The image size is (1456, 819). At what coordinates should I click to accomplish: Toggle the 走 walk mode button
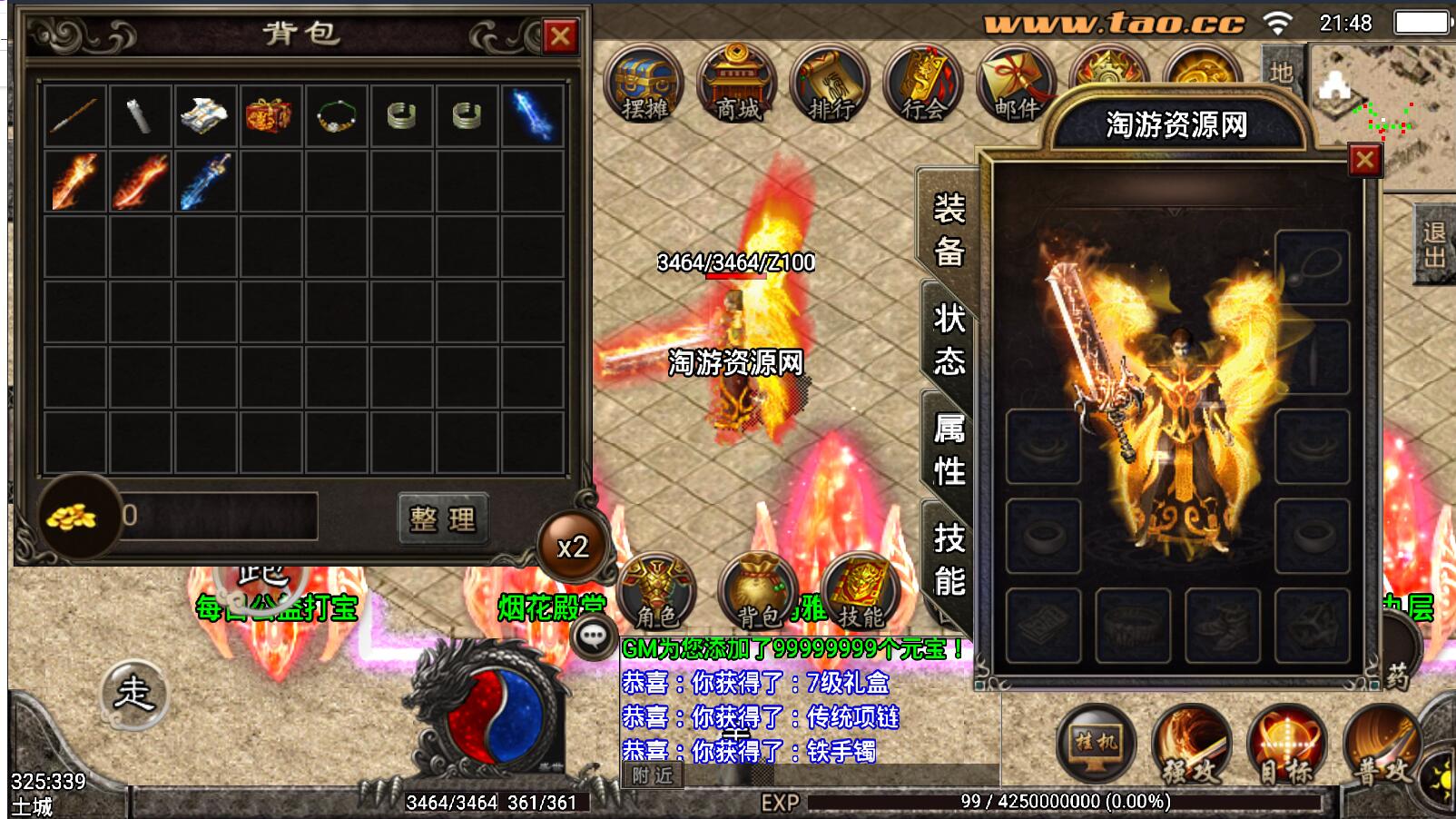pyautogui.click(x=133, y=694)
